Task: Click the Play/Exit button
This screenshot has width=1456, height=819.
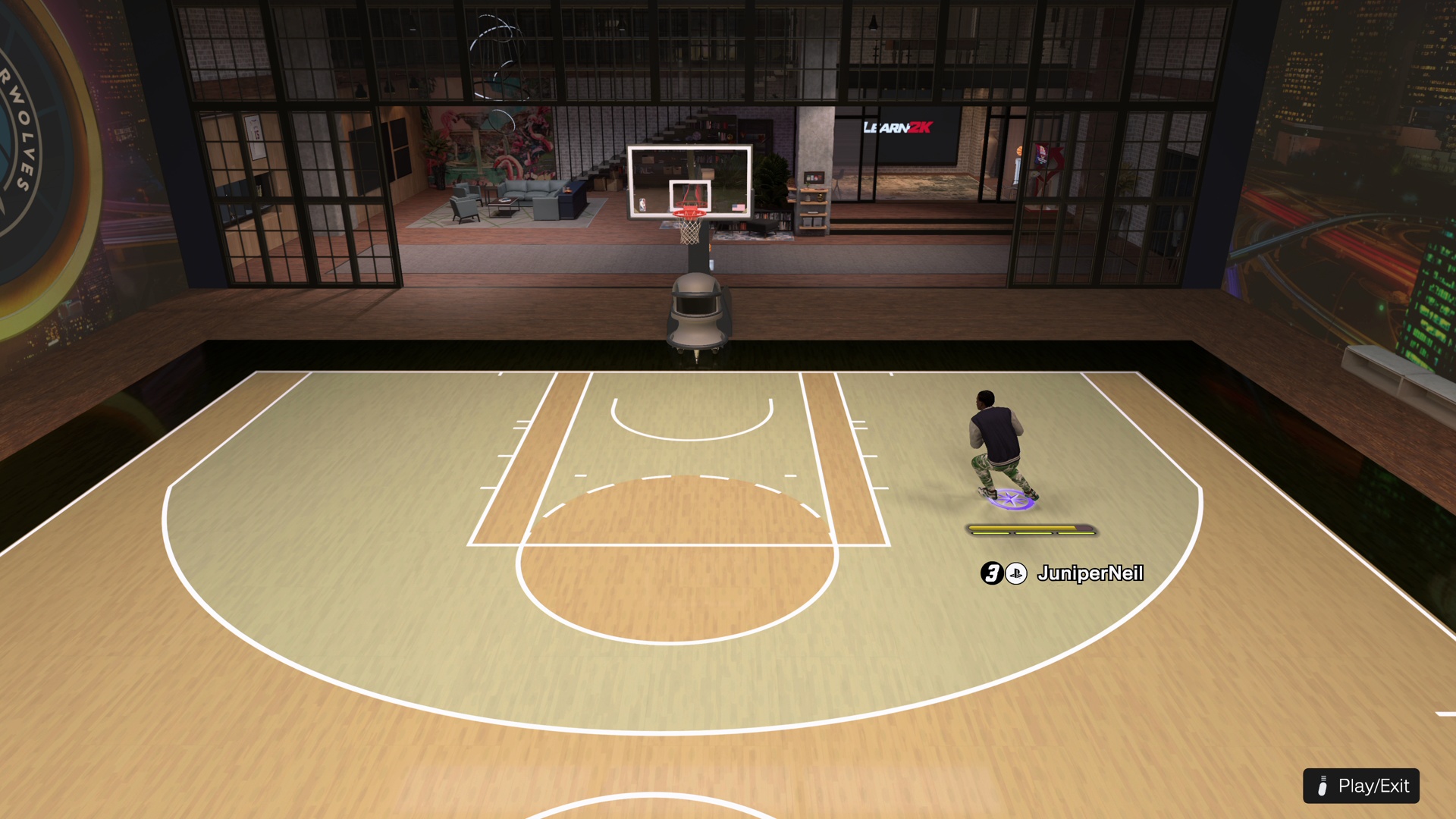Action: pos(1361,786)
